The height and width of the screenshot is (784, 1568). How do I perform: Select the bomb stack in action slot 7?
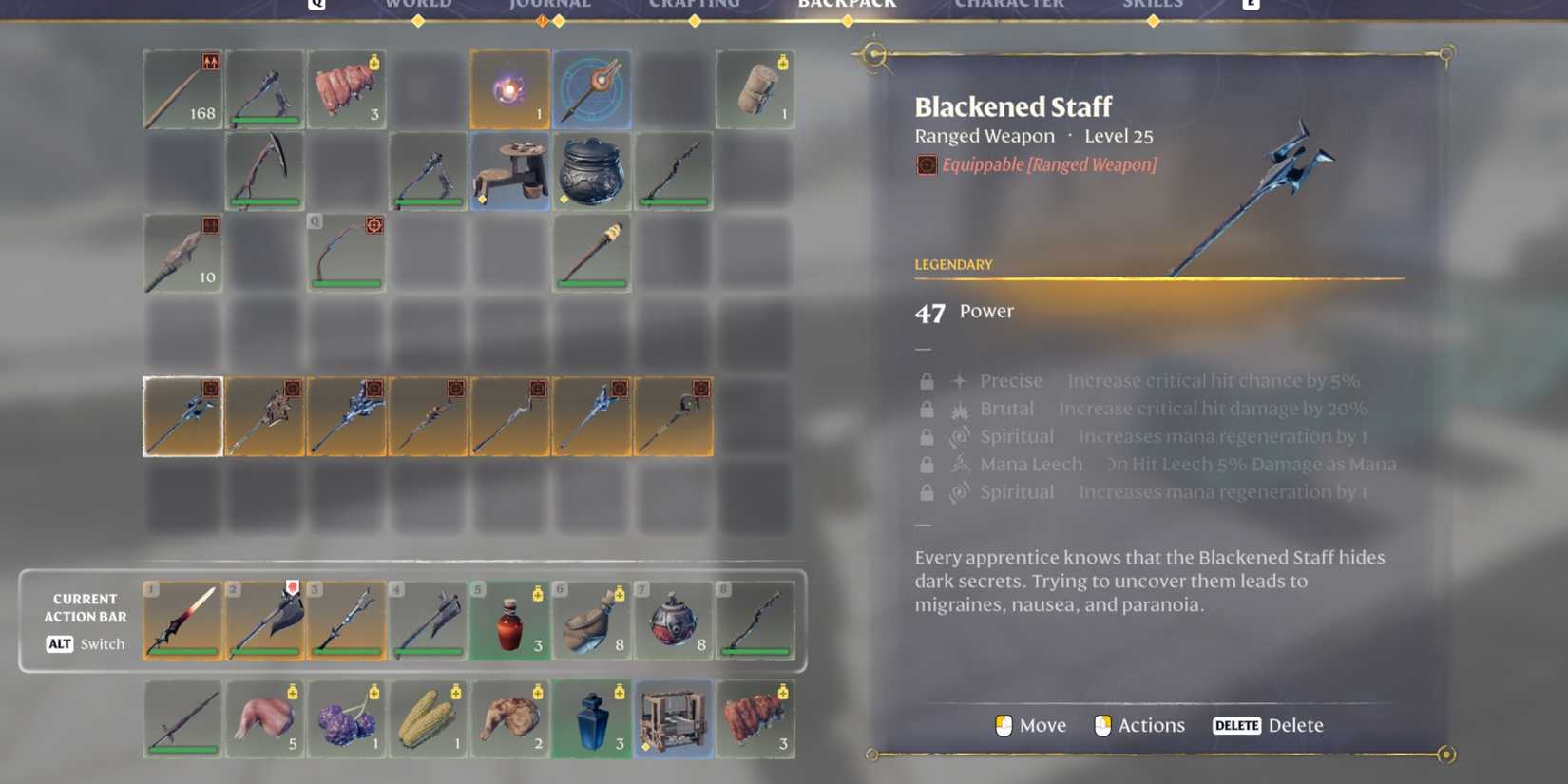(x=675, y=620)
